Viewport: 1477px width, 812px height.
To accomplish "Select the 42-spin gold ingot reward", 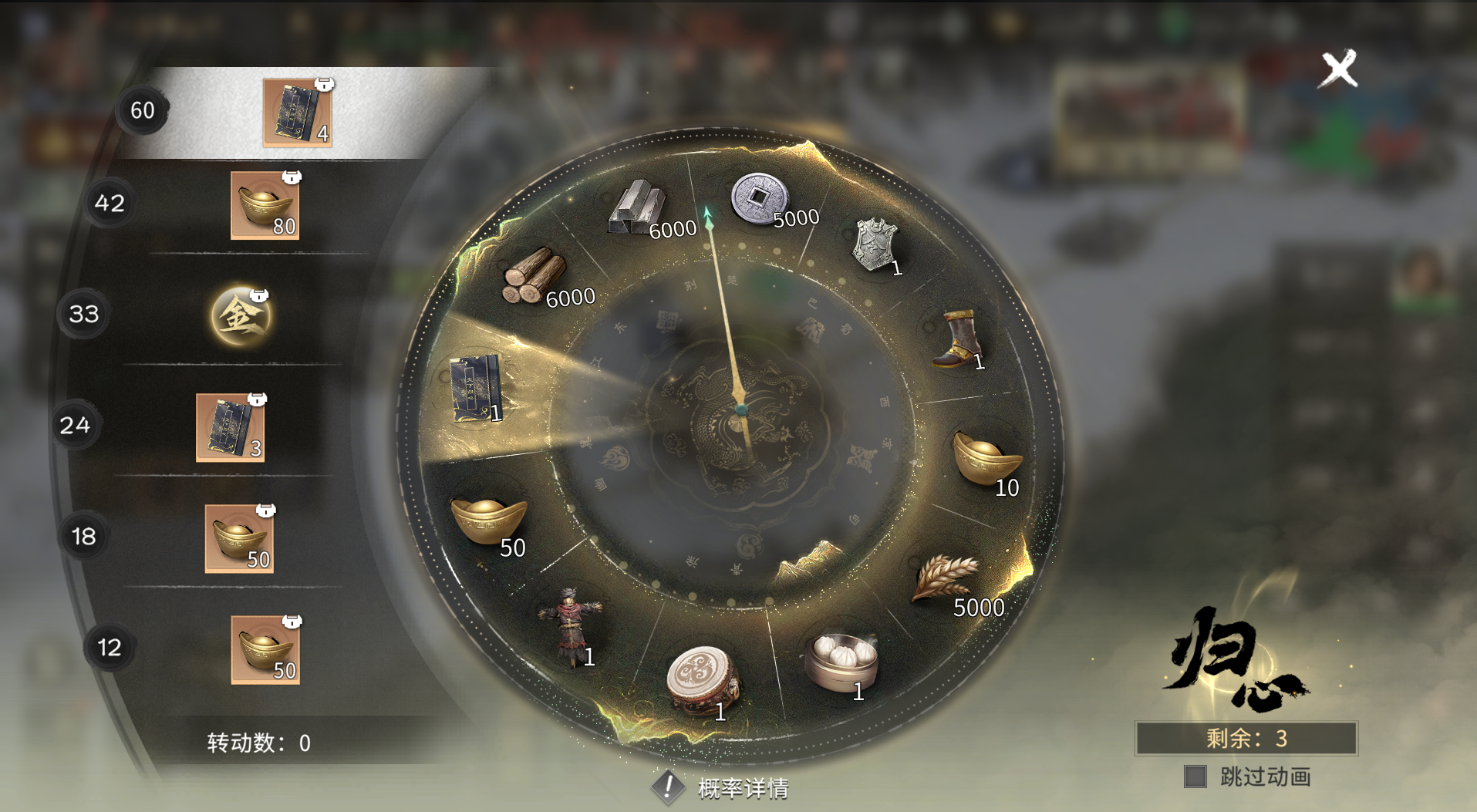I will tap(265, 205).
